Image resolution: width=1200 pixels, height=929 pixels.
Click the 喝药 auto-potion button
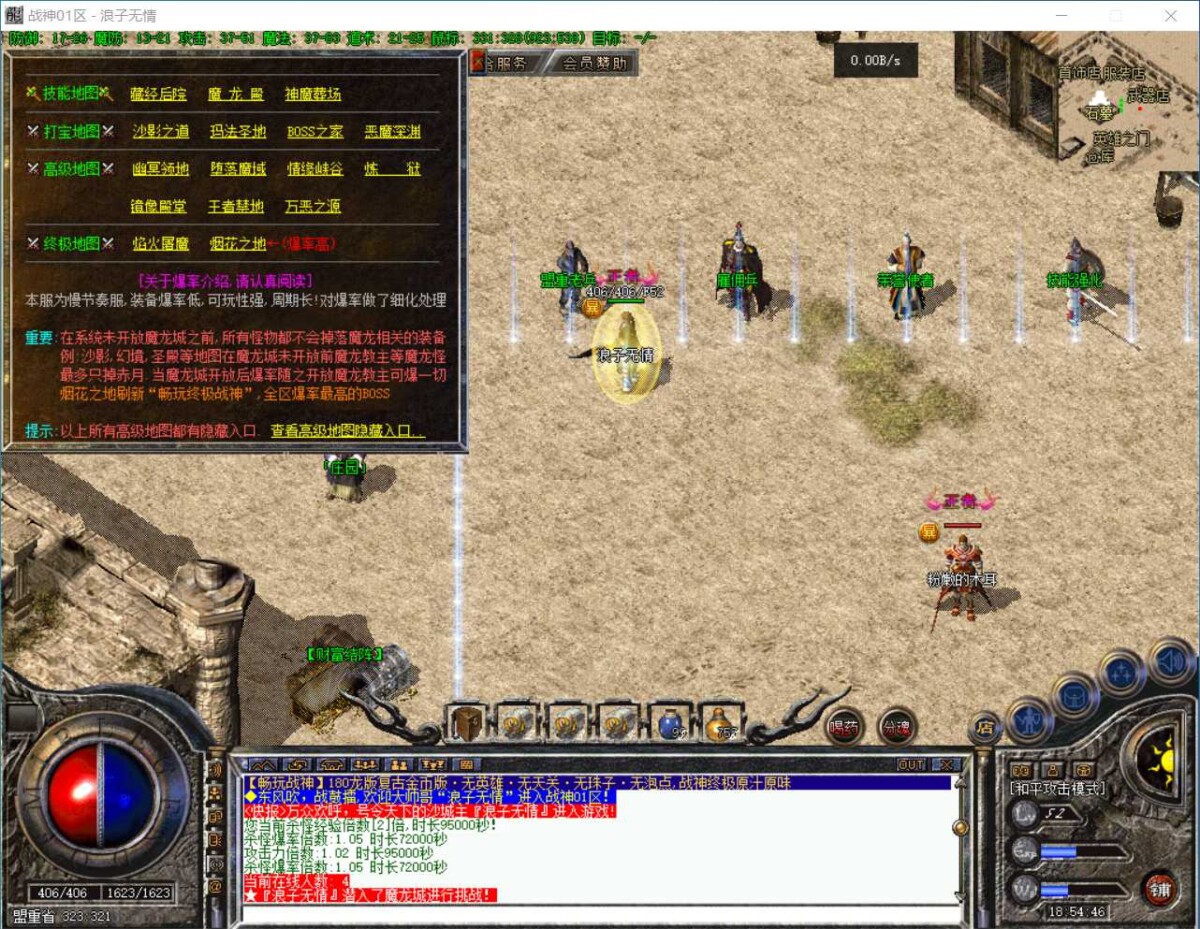[845, 727]
